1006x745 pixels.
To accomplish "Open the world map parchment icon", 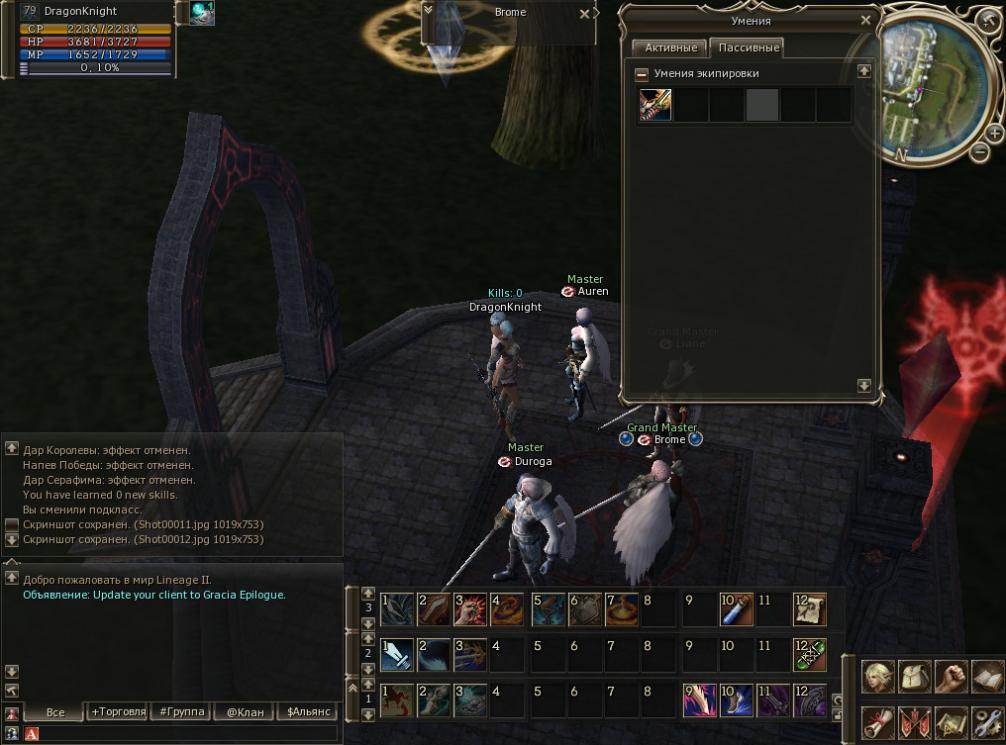I will (950, 721).
